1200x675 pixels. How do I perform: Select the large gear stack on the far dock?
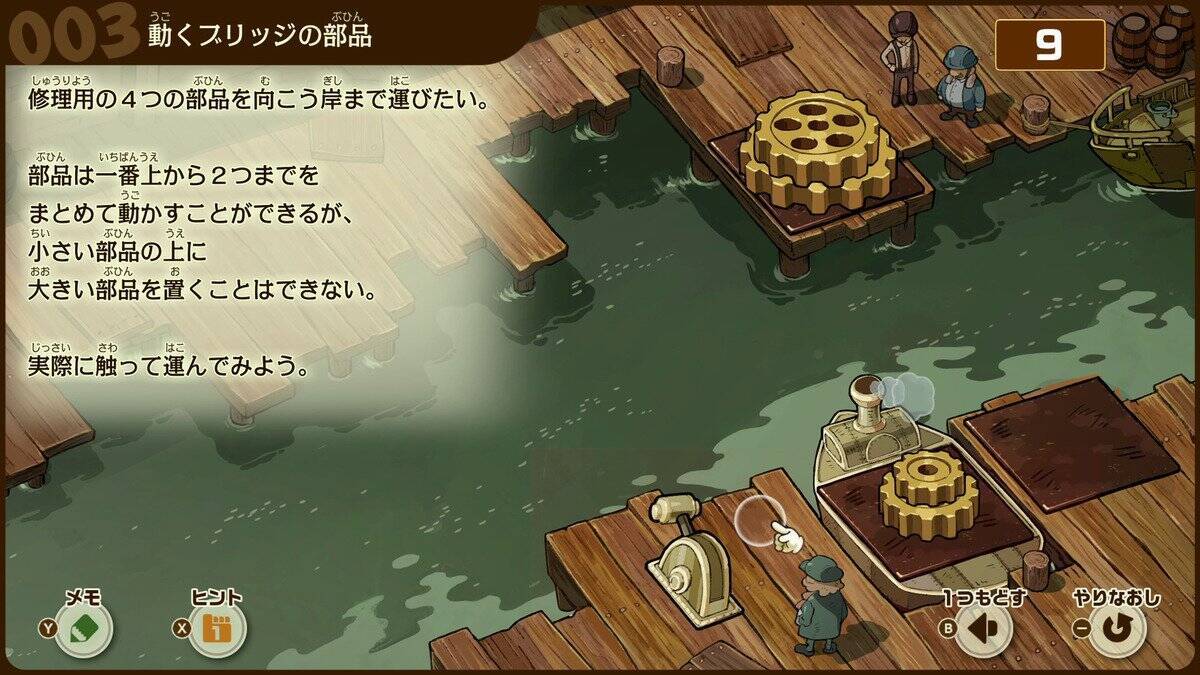pos(819,150)
